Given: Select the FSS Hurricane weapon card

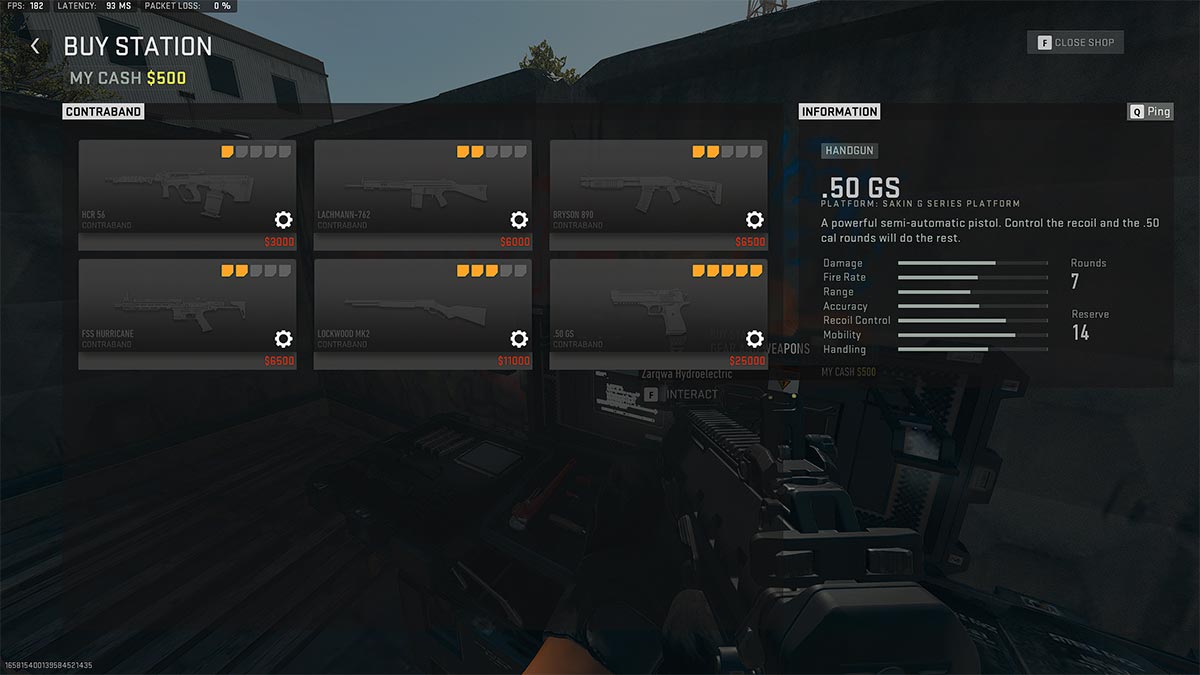Looking at the screenshot, I should [x=170, y=310].
